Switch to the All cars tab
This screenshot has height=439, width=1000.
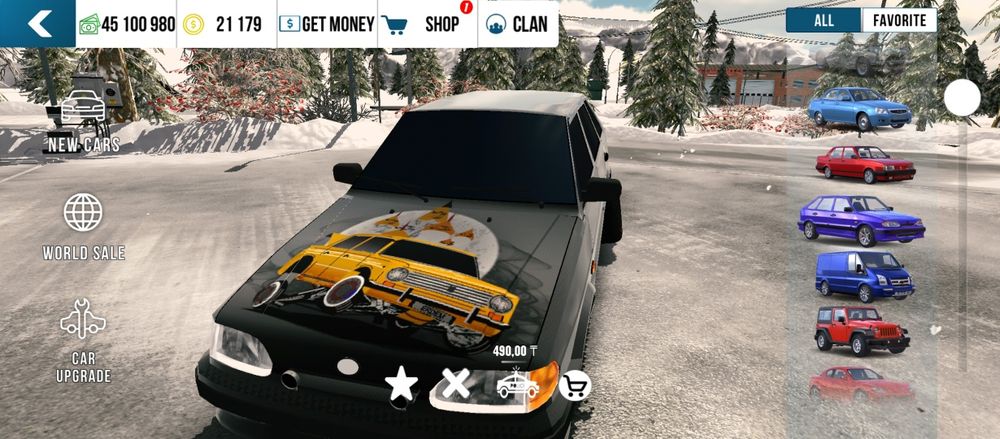pyautogui.click(x=823, y=20)
